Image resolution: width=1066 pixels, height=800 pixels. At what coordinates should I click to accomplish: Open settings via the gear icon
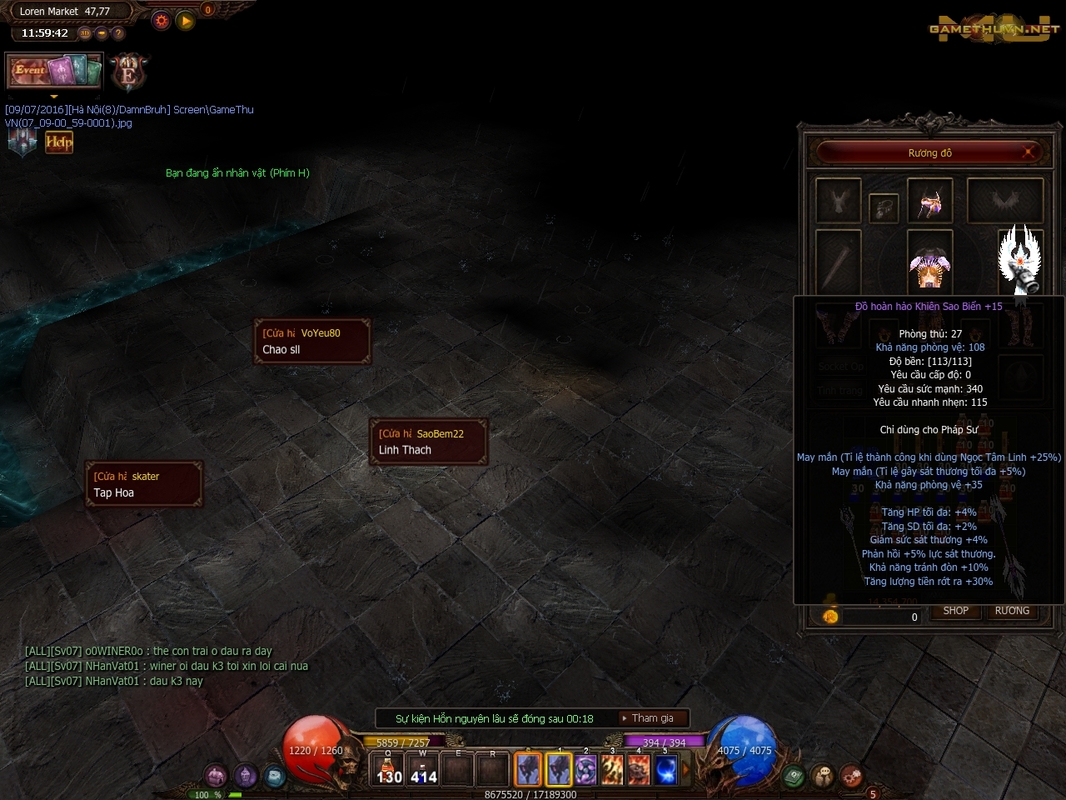(x=161, y=20)
